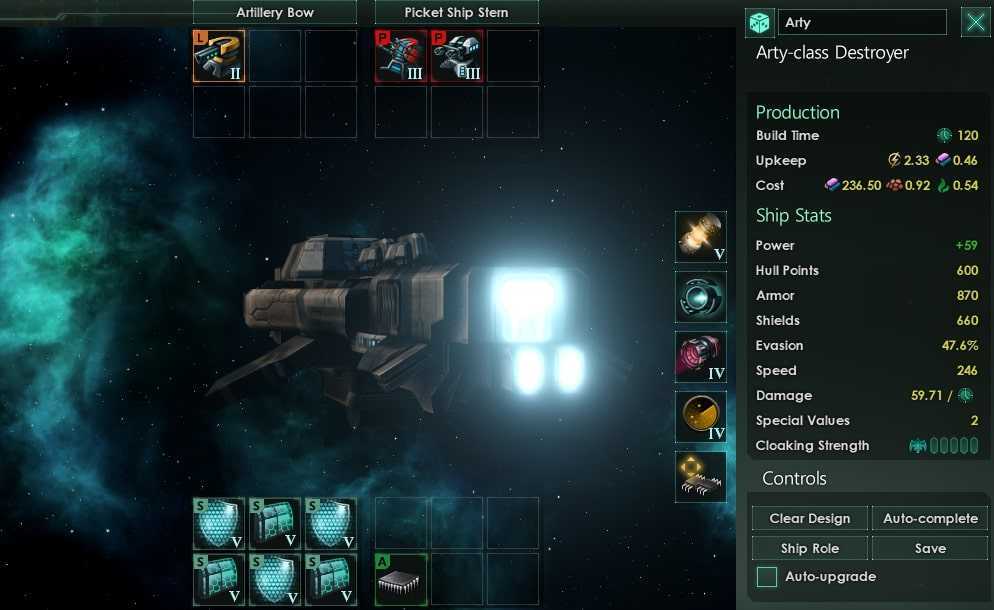
Task: Edit the Arty design name field
Action: point(862,23)
